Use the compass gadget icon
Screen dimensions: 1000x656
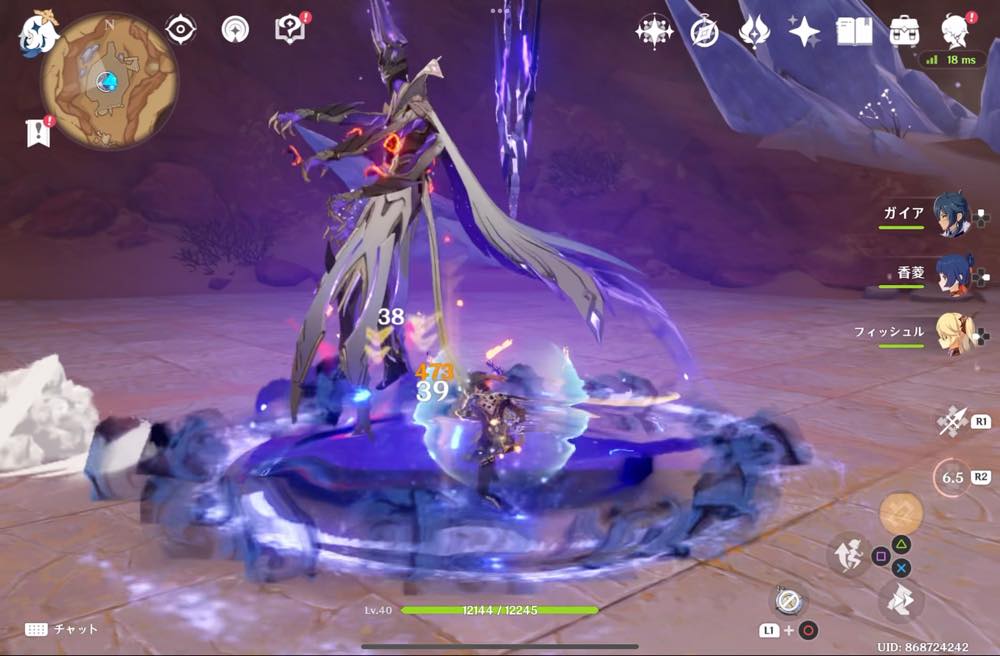[788, 602]
